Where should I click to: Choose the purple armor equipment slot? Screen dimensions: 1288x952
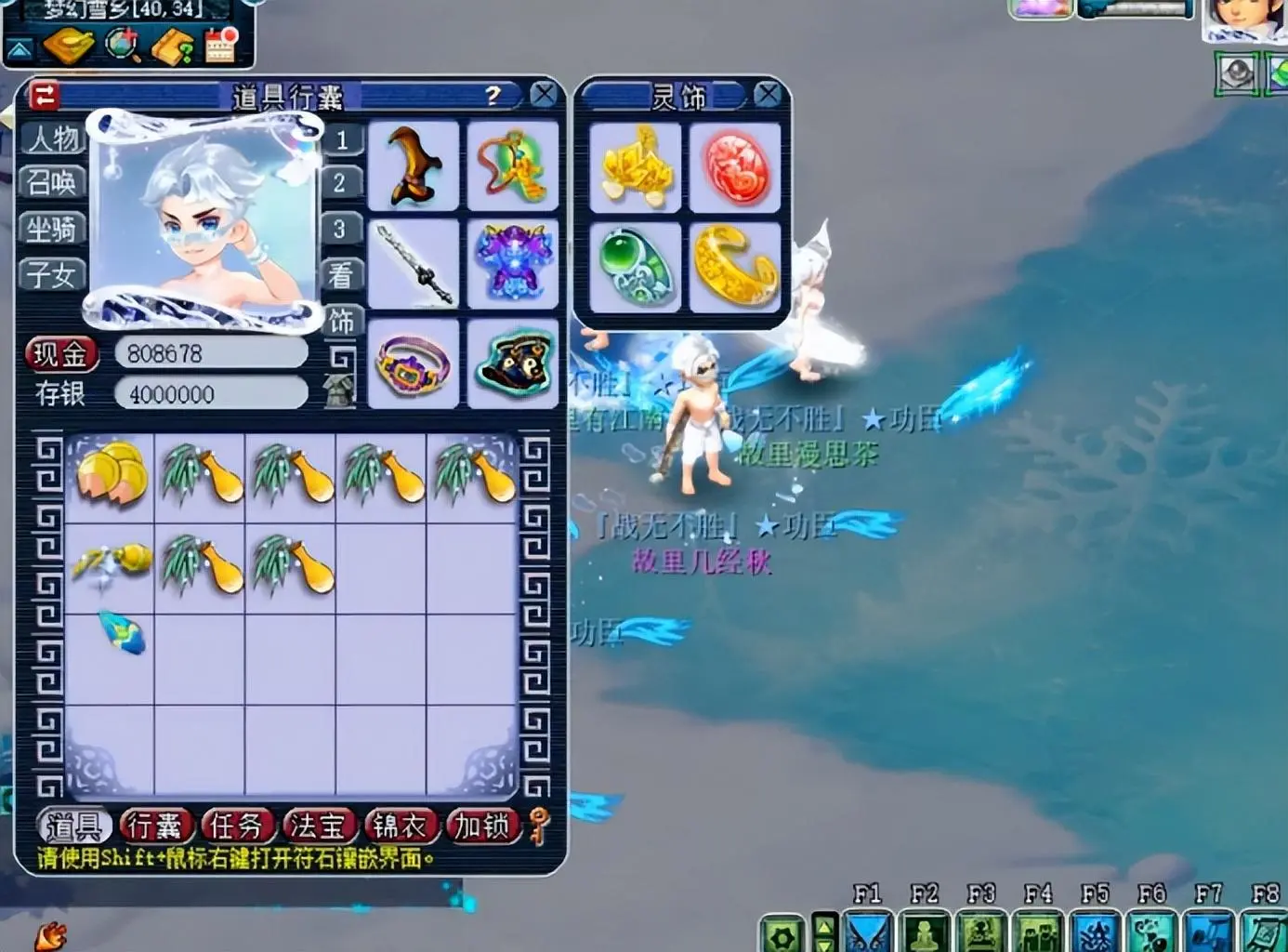coord(513,265)
